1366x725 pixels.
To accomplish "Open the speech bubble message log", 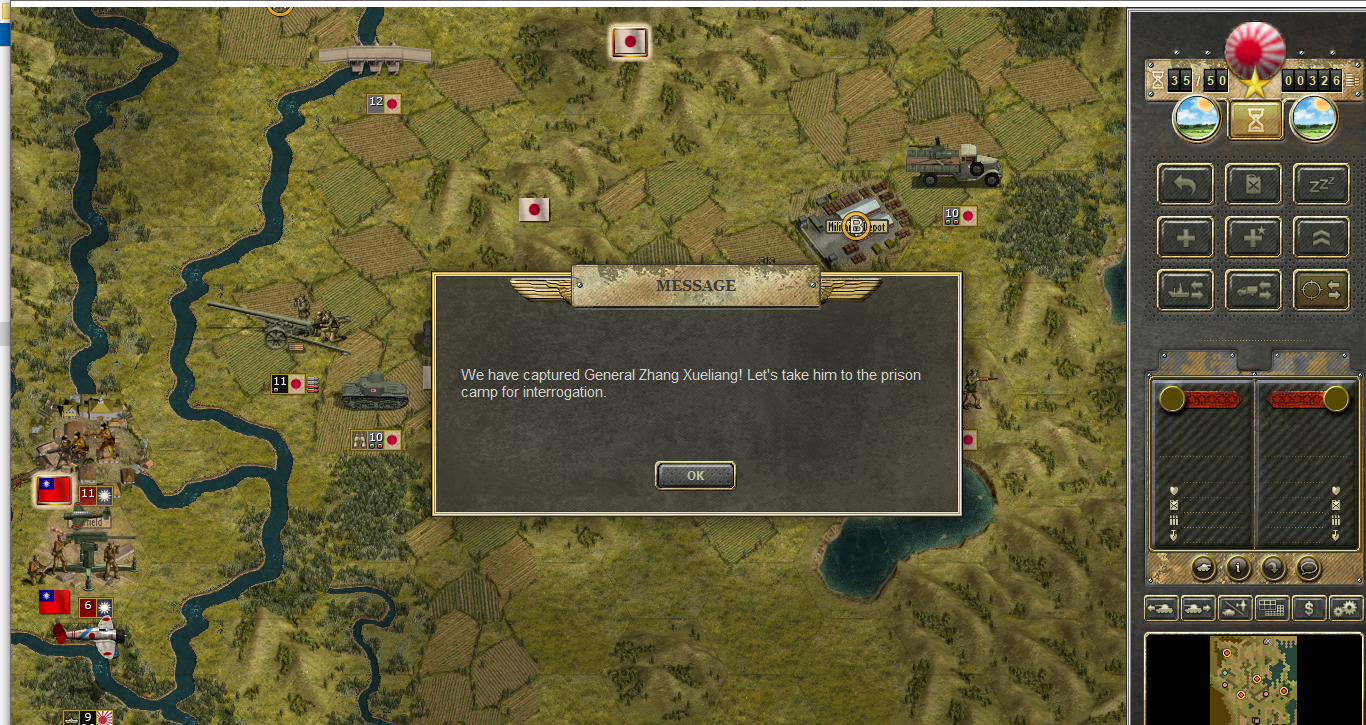I will pyautogui.click(x=1308, y=568).
